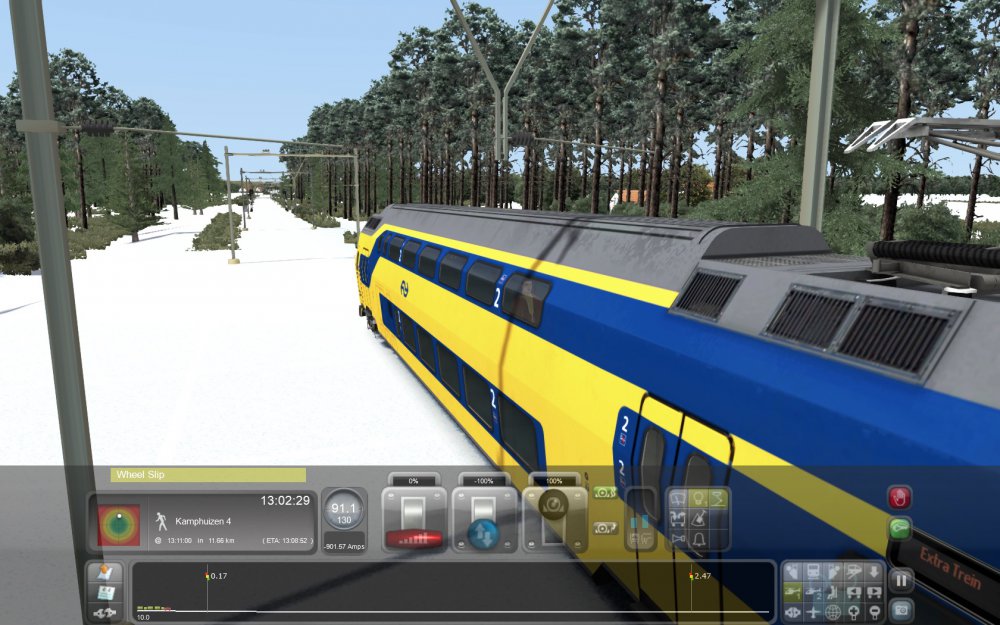1000x625 pixels.
Task: Click the Kamphuizen 4 next stop panel
Action: (x=232, y=522)
